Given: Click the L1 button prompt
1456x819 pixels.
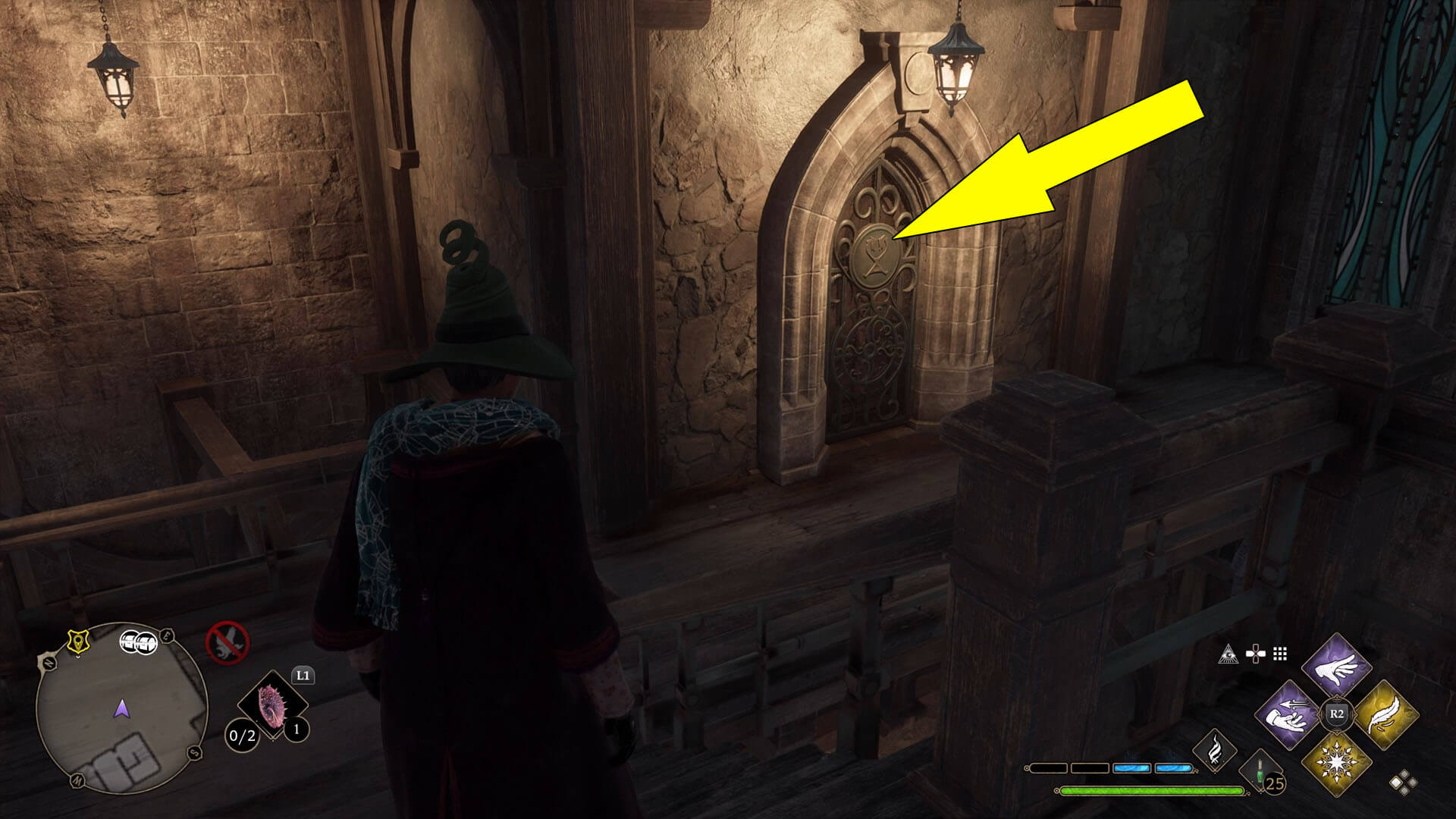Looking at the screenshot, I should tap(303, 676).
